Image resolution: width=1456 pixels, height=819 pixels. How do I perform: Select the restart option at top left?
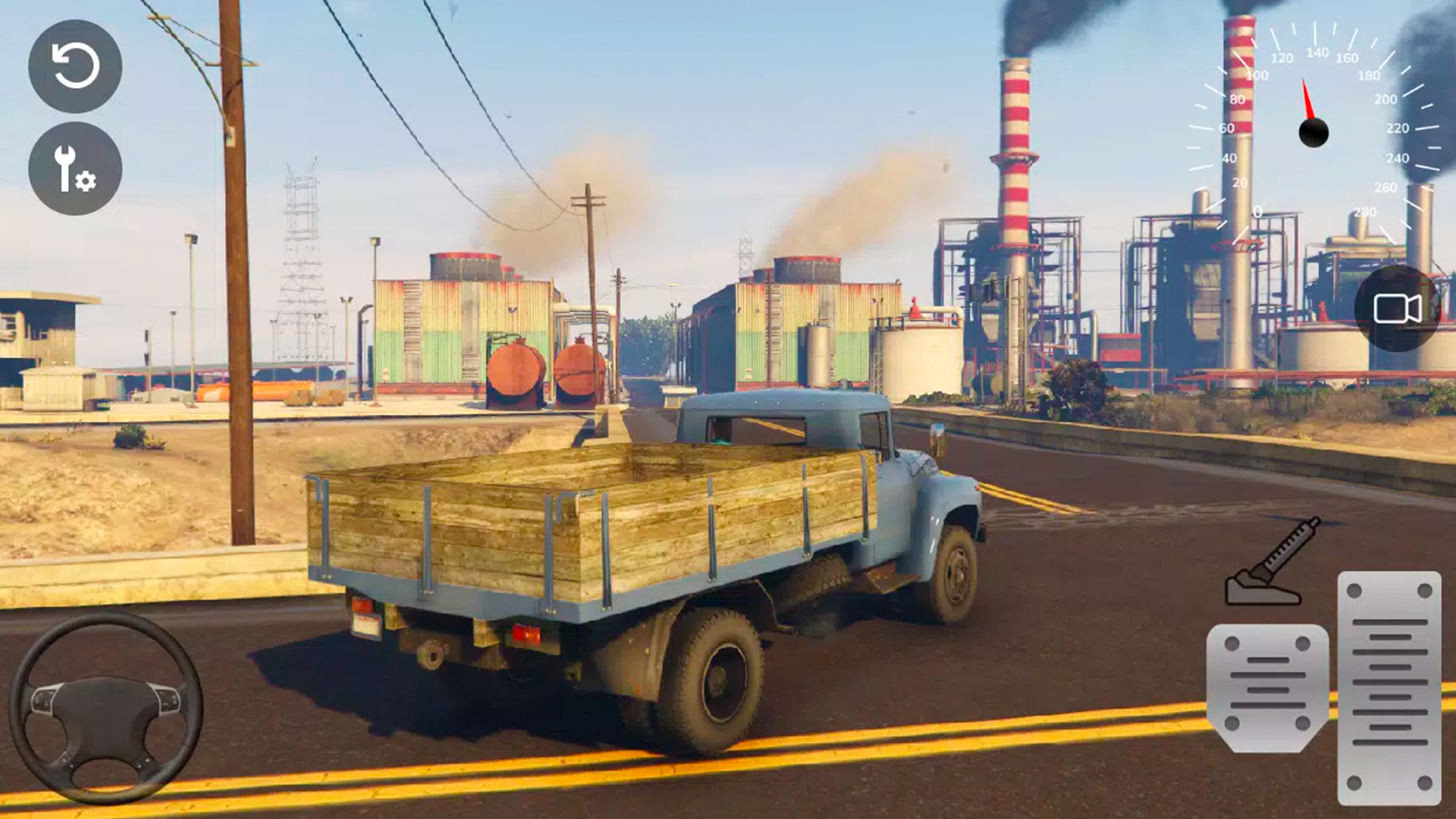[76, 67]
